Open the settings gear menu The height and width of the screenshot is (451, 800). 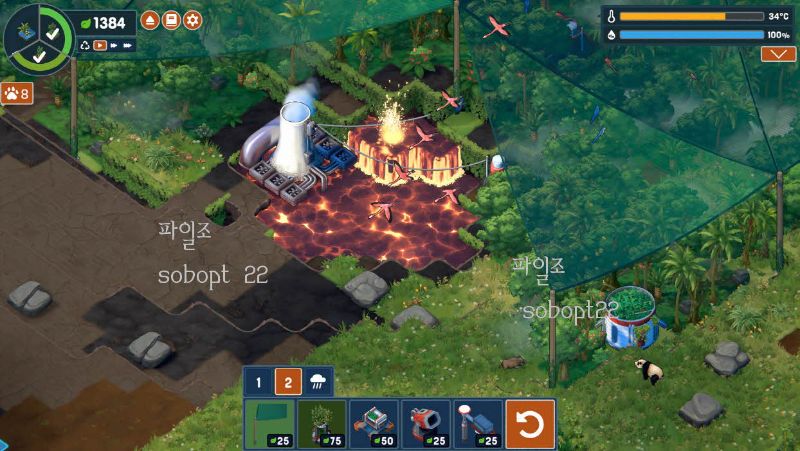(193, 20)
